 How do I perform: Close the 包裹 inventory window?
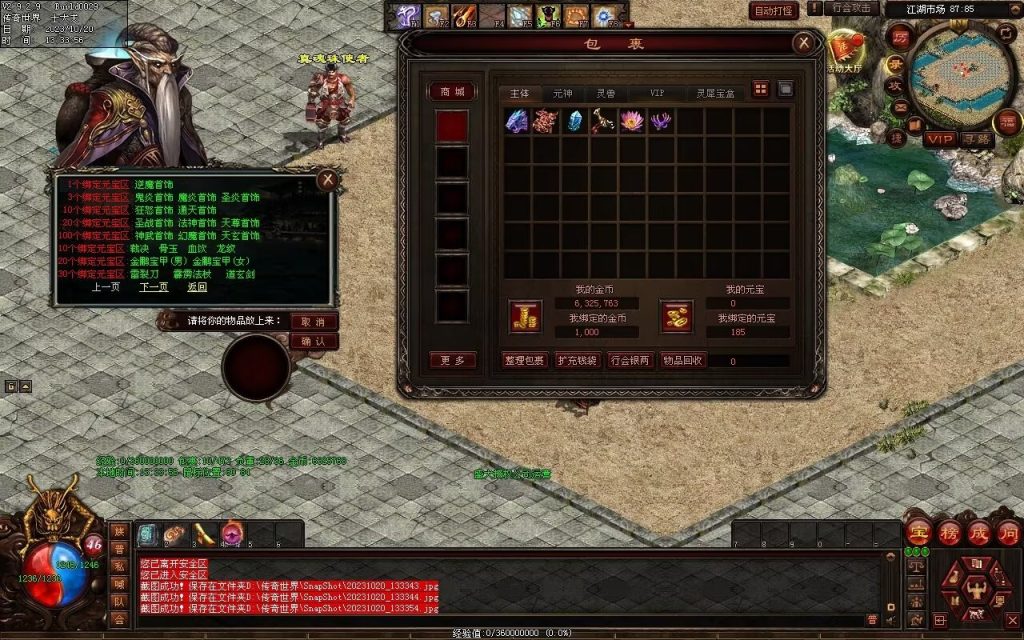[x=803, y=43]
